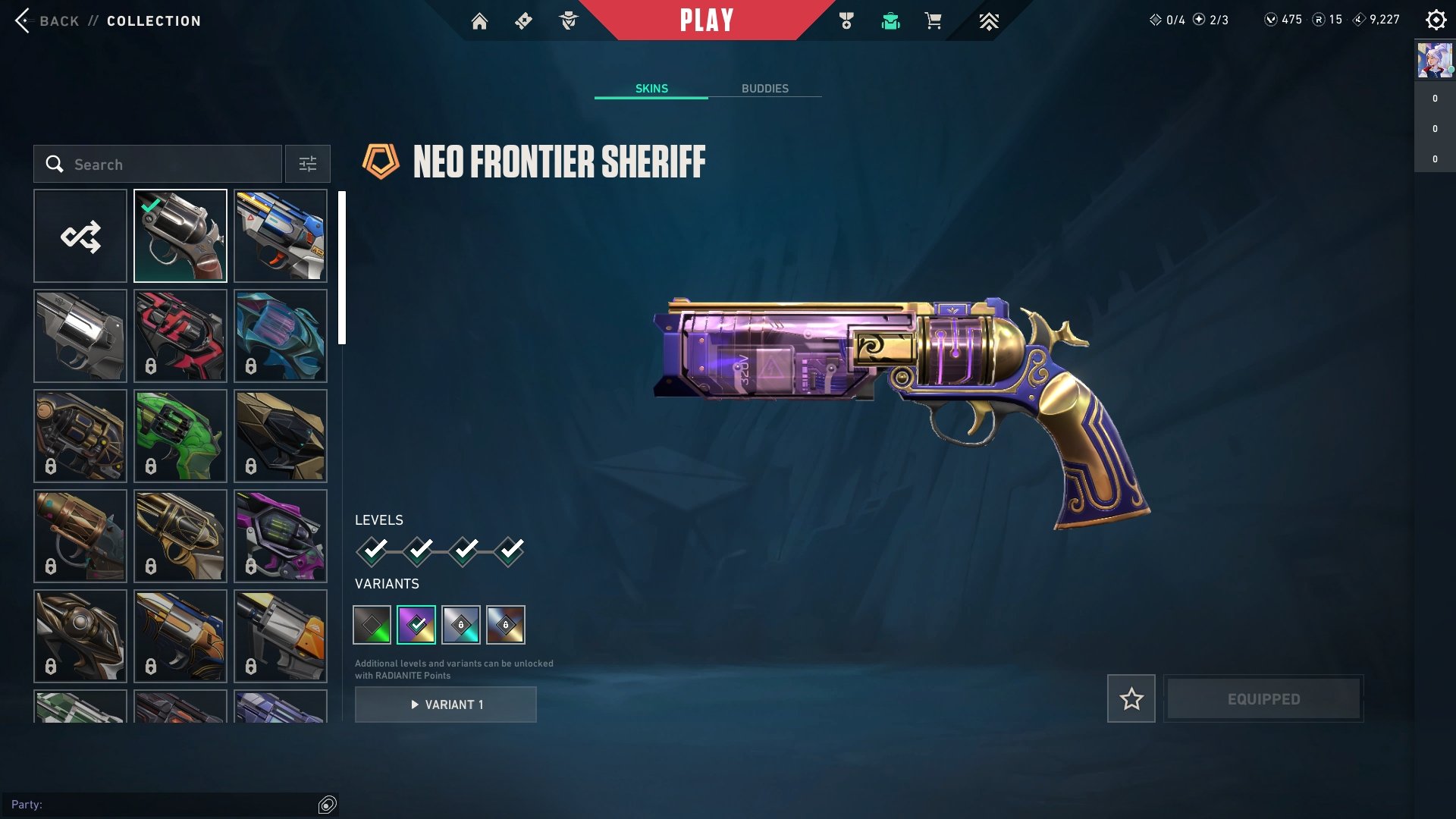Open the in-game Store cart

tap(934, 21)
